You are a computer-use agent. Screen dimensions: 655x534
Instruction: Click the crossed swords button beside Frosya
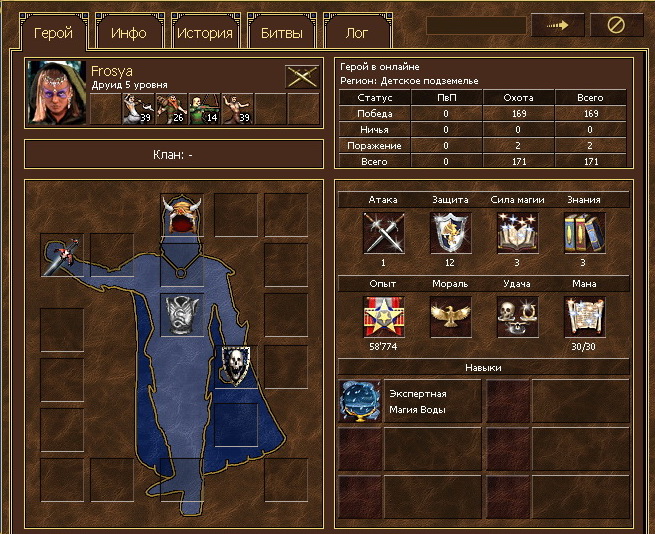pyautogui.click(x=302, y=76)
